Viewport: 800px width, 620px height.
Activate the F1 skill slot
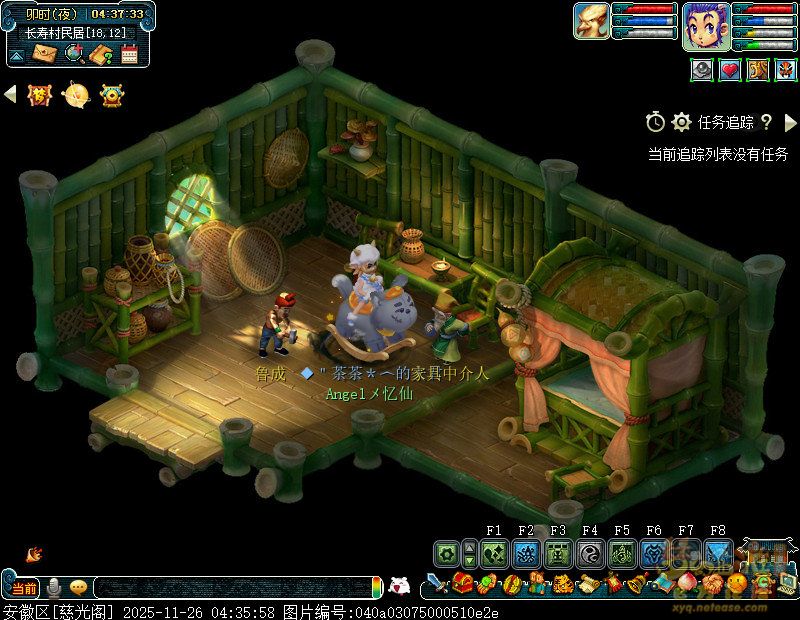pos(494,553)
